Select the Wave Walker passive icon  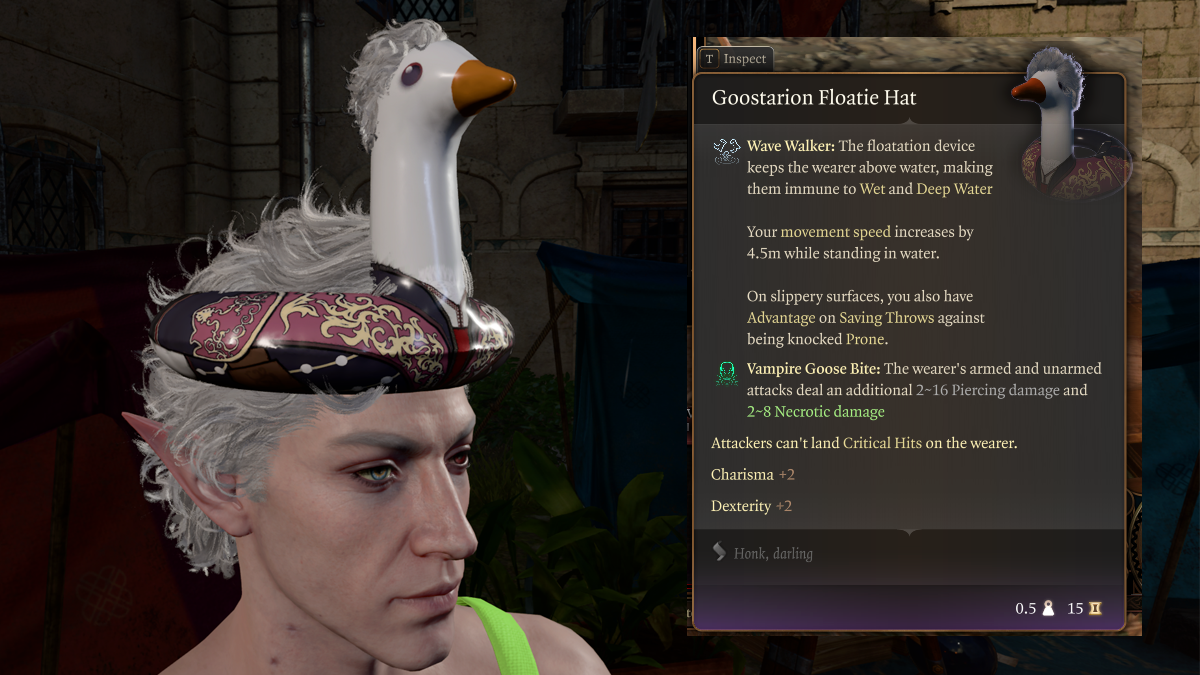(x=727, y=151)
